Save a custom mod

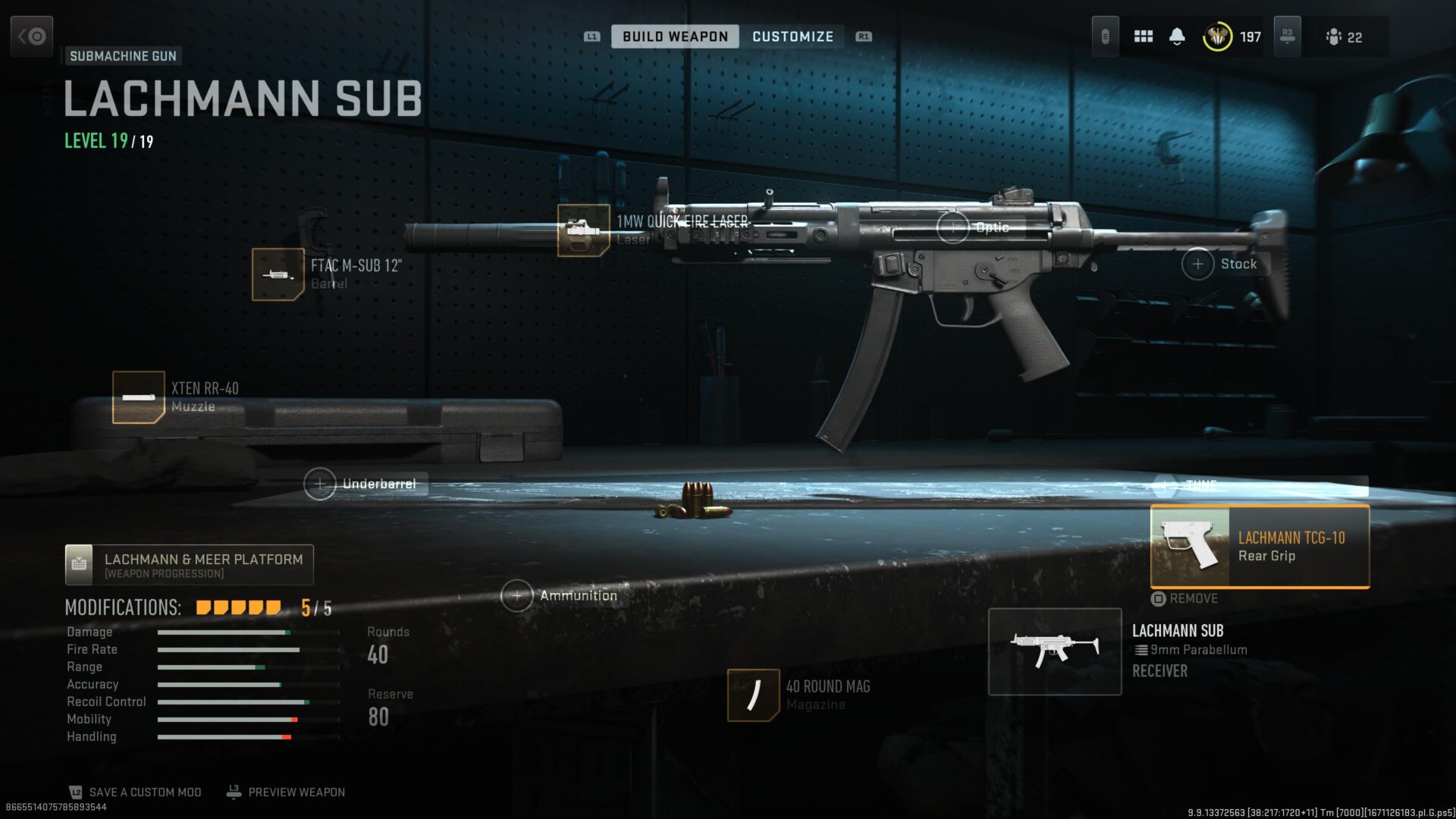point(136,792)
